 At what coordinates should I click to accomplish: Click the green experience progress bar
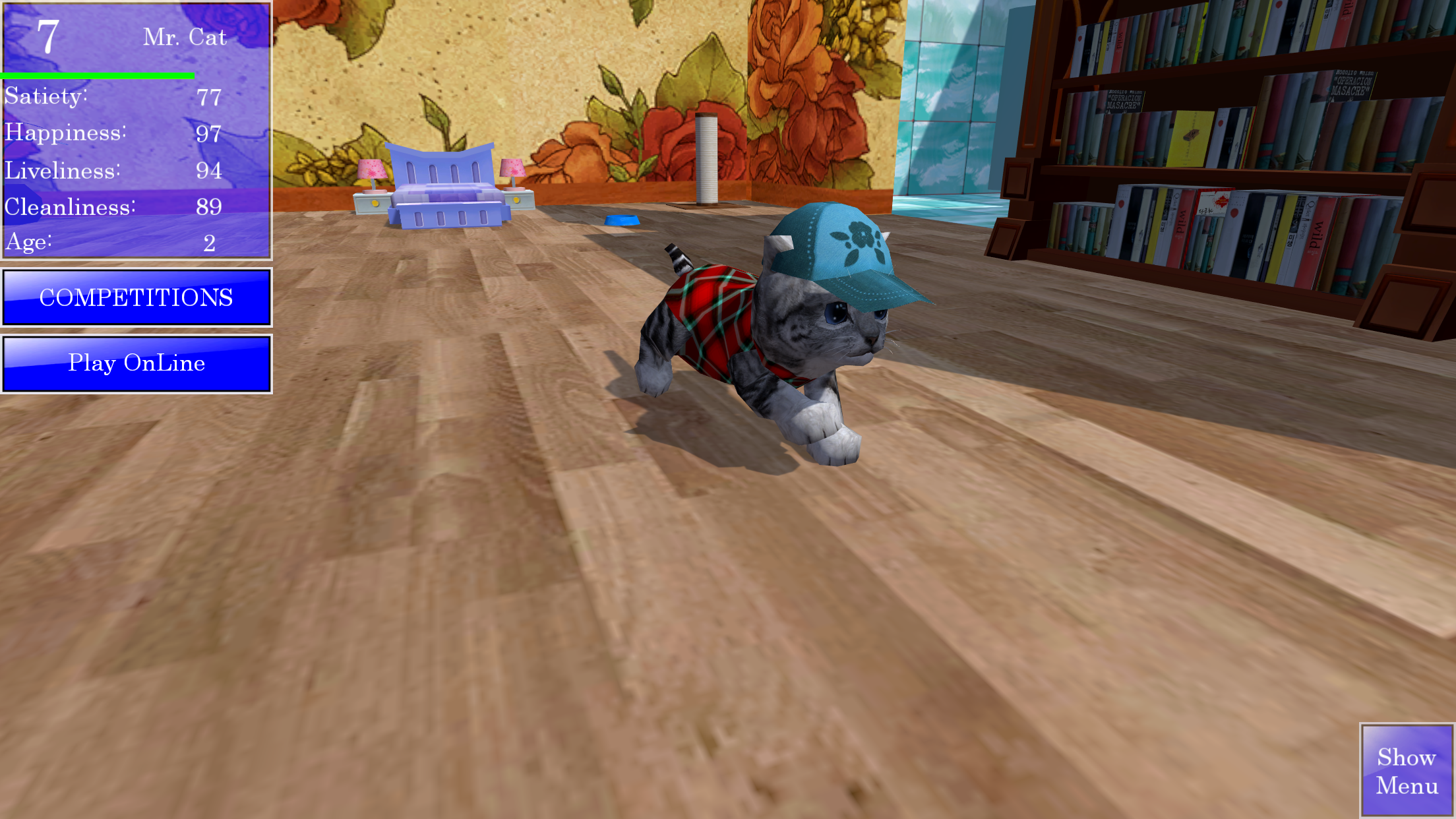click(98, 75)
